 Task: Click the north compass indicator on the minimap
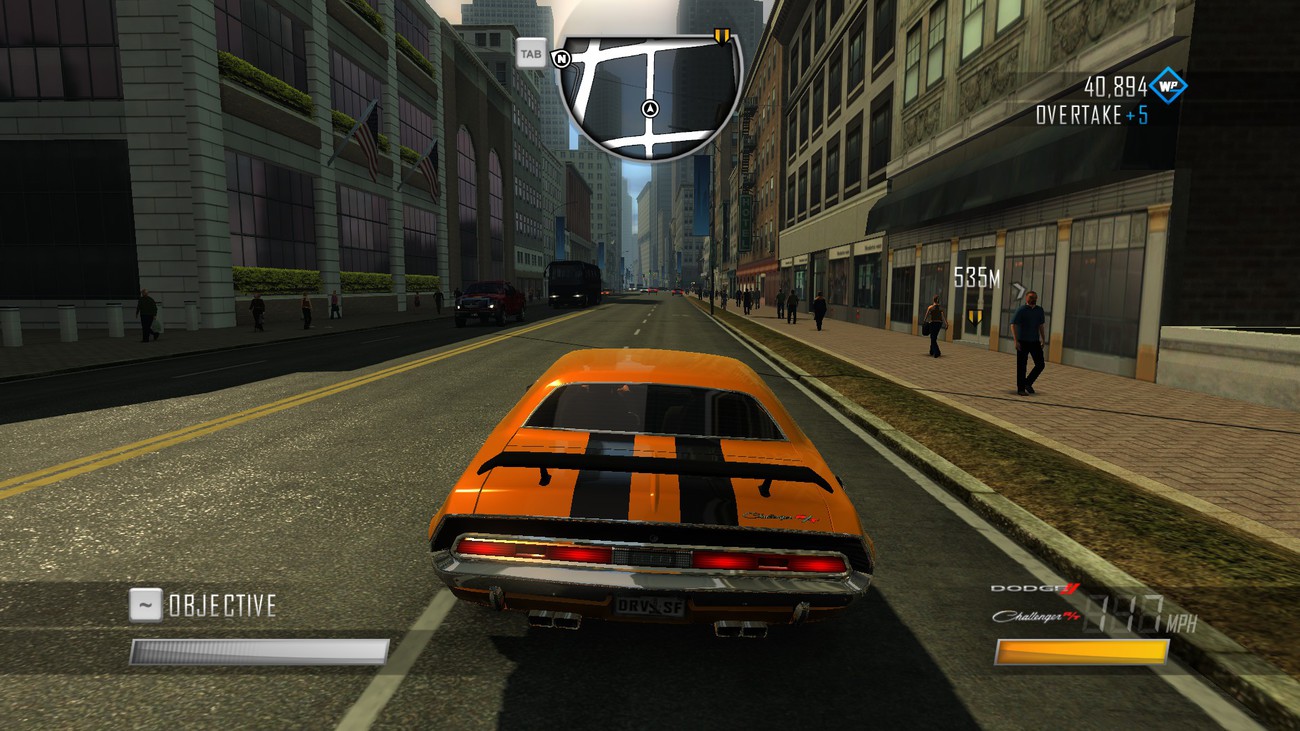click(563, 58)
